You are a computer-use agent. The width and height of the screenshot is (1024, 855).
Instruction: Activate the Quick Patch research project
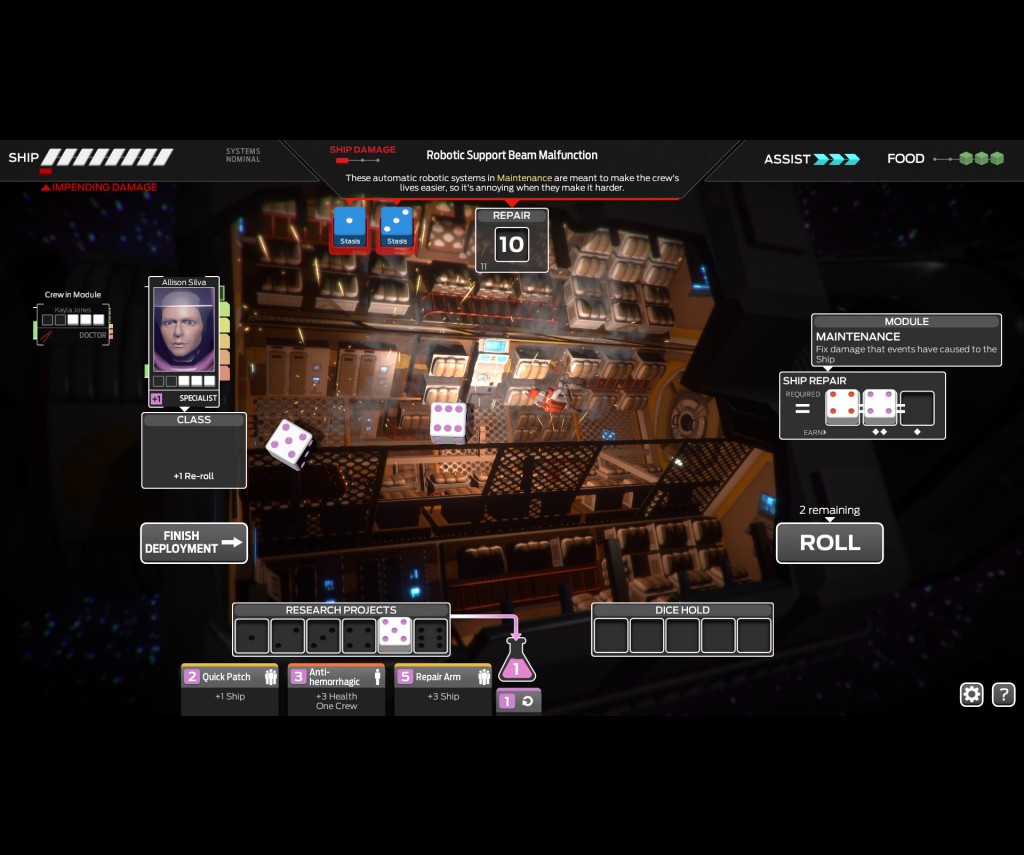pos(230,688)
